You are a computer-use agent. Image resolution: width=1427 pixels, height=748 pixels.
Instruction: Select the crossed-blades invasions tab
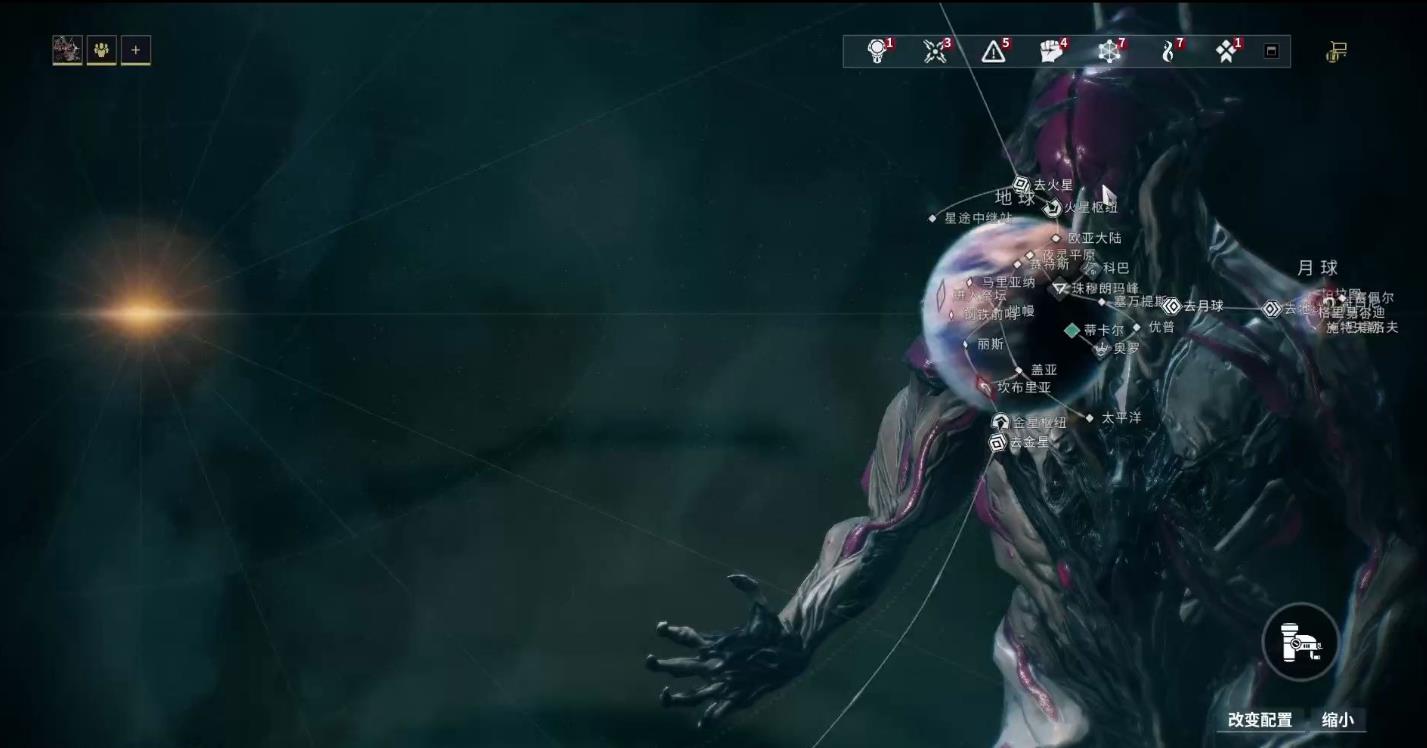[x=935, y=52]
